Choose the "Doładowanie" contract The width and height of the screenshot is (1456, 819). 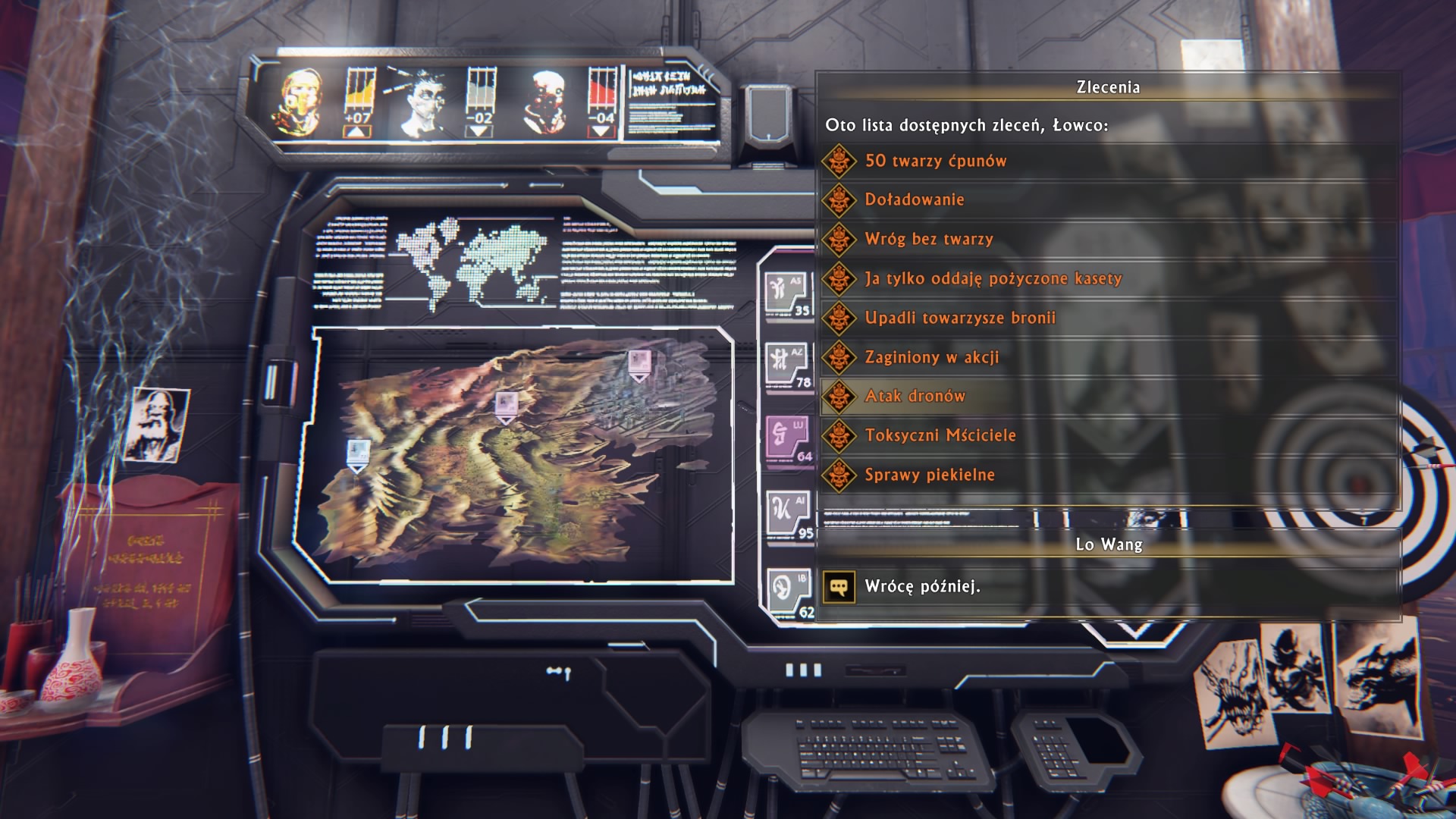[915, 200]
